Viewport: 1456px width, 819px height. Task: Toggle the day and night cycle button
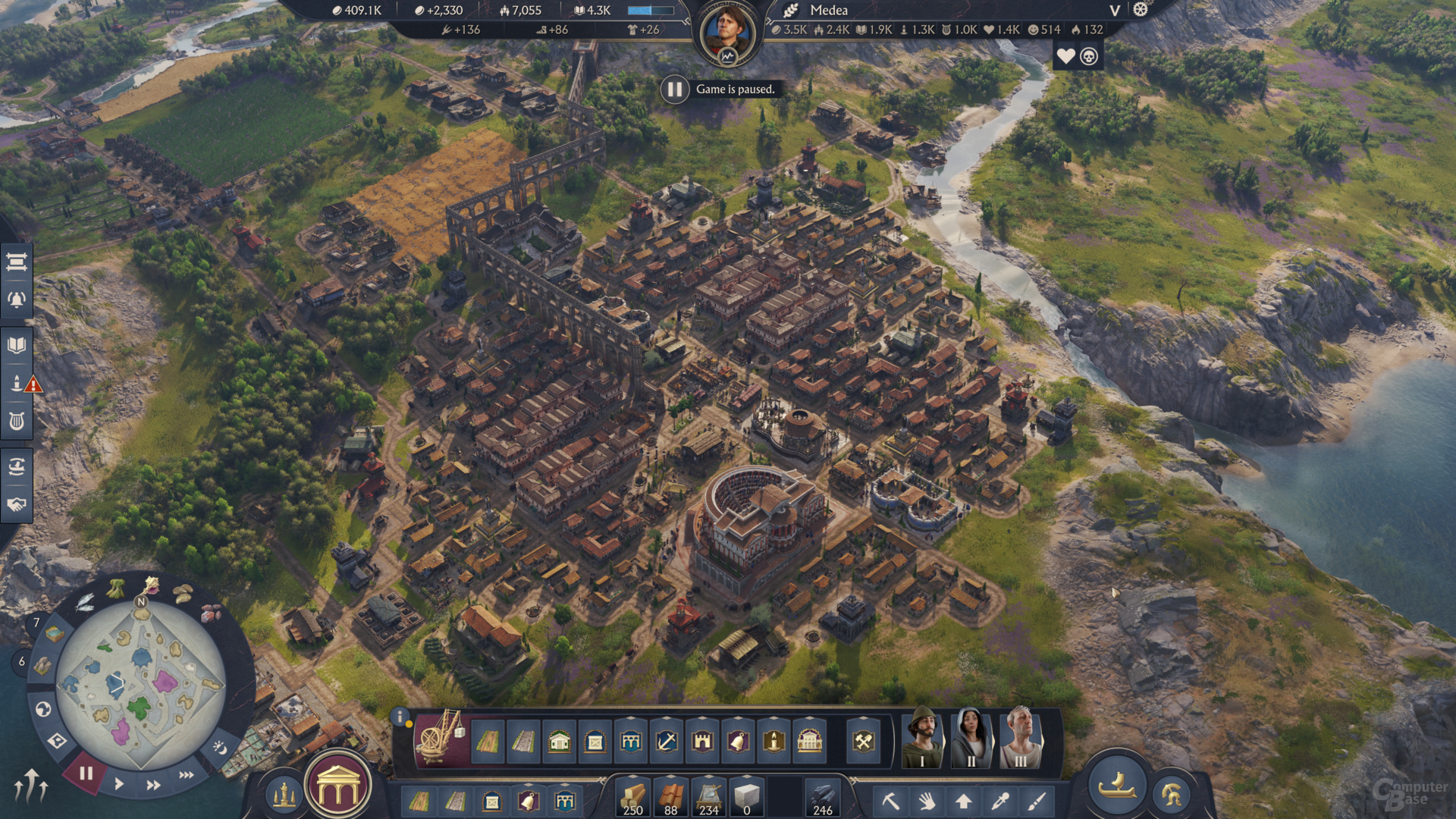point(219,748)
